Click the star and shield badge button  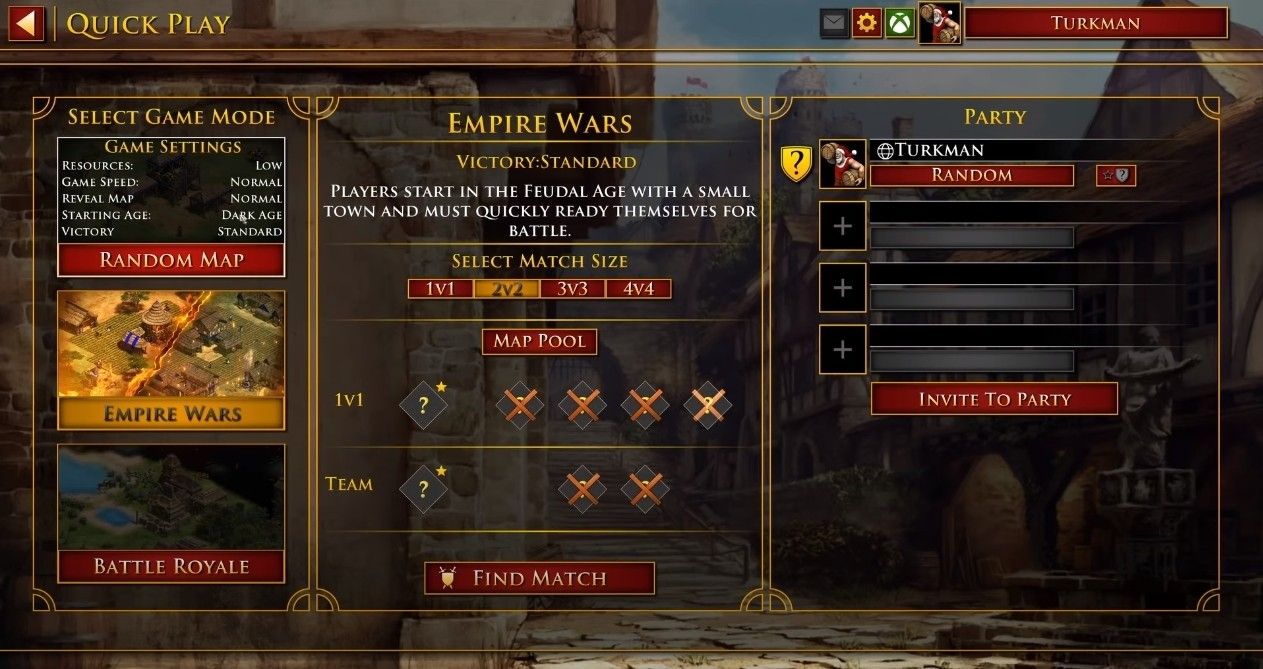[x=1115, y=175]
